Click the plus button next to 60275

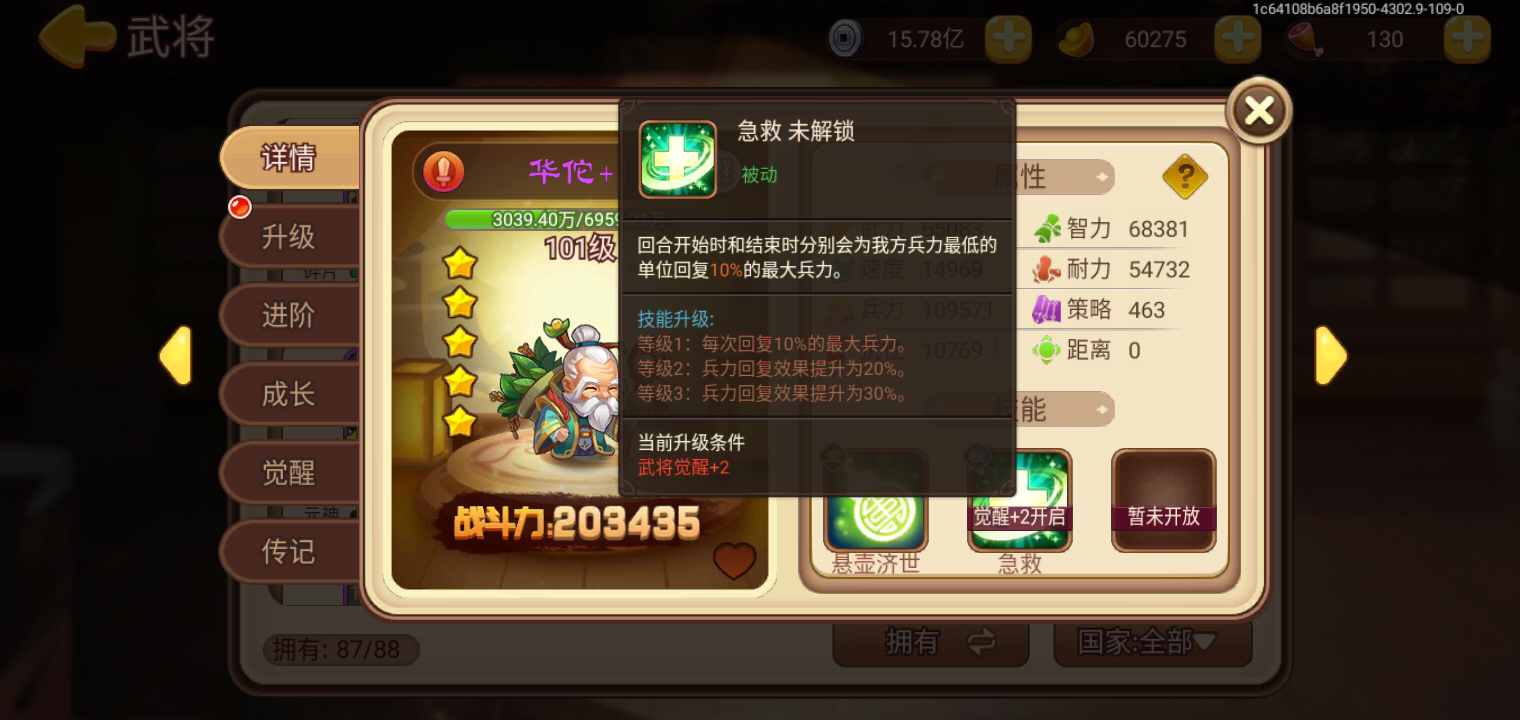(1237, 39)
